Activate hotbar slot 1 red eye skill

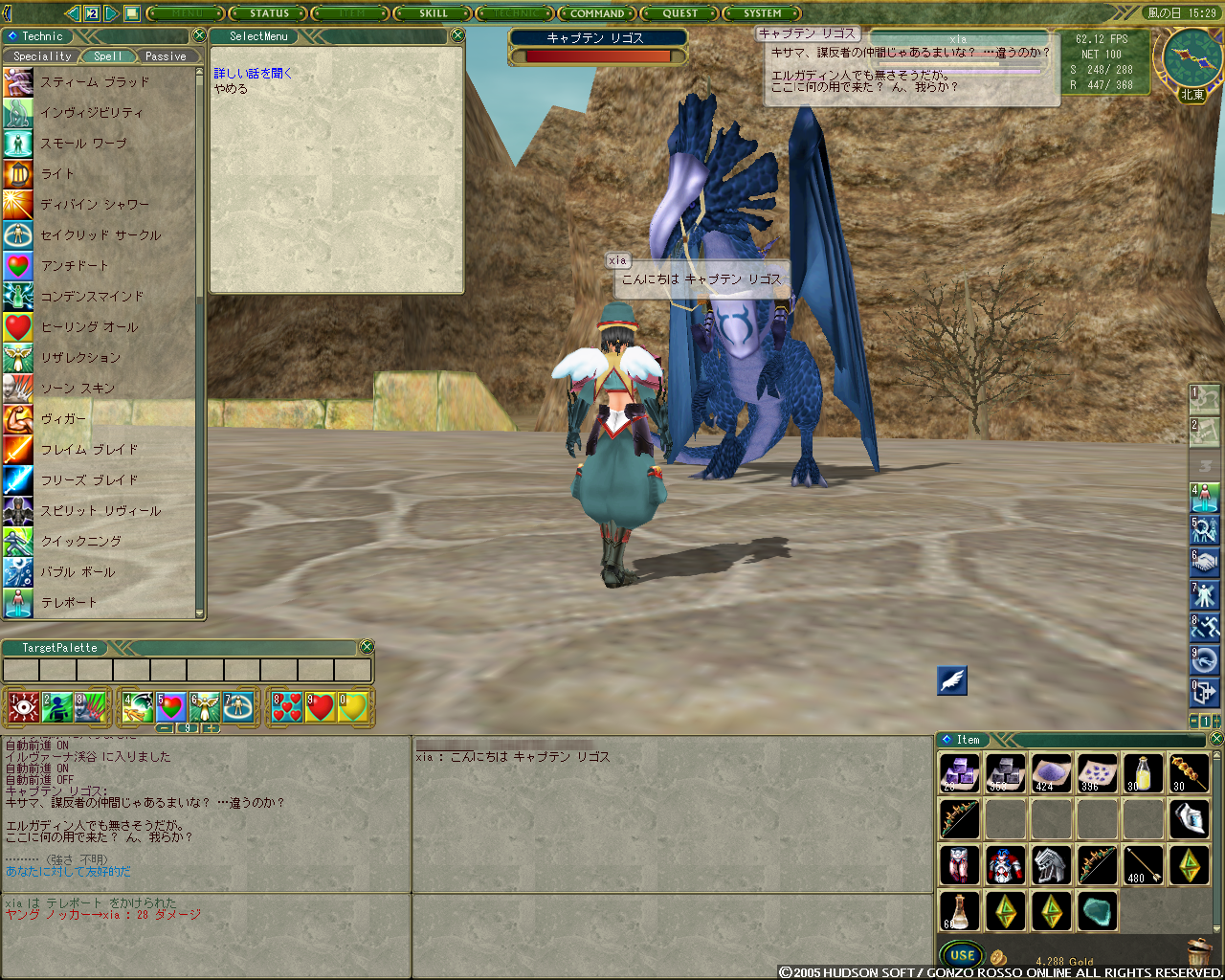tap(24, 707)
